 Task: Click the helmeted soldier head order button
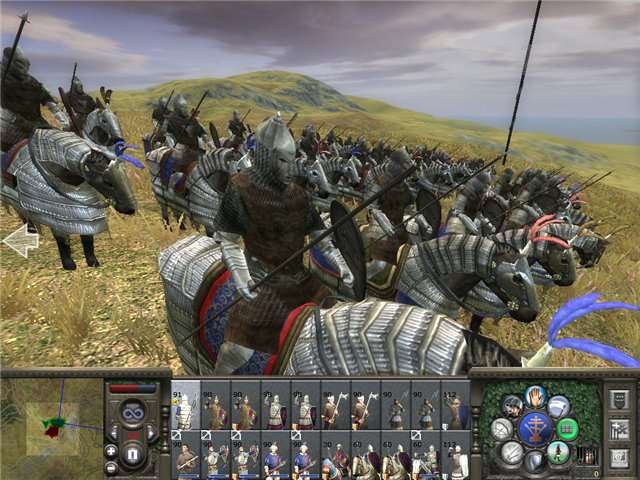click(x=512, y=405)
